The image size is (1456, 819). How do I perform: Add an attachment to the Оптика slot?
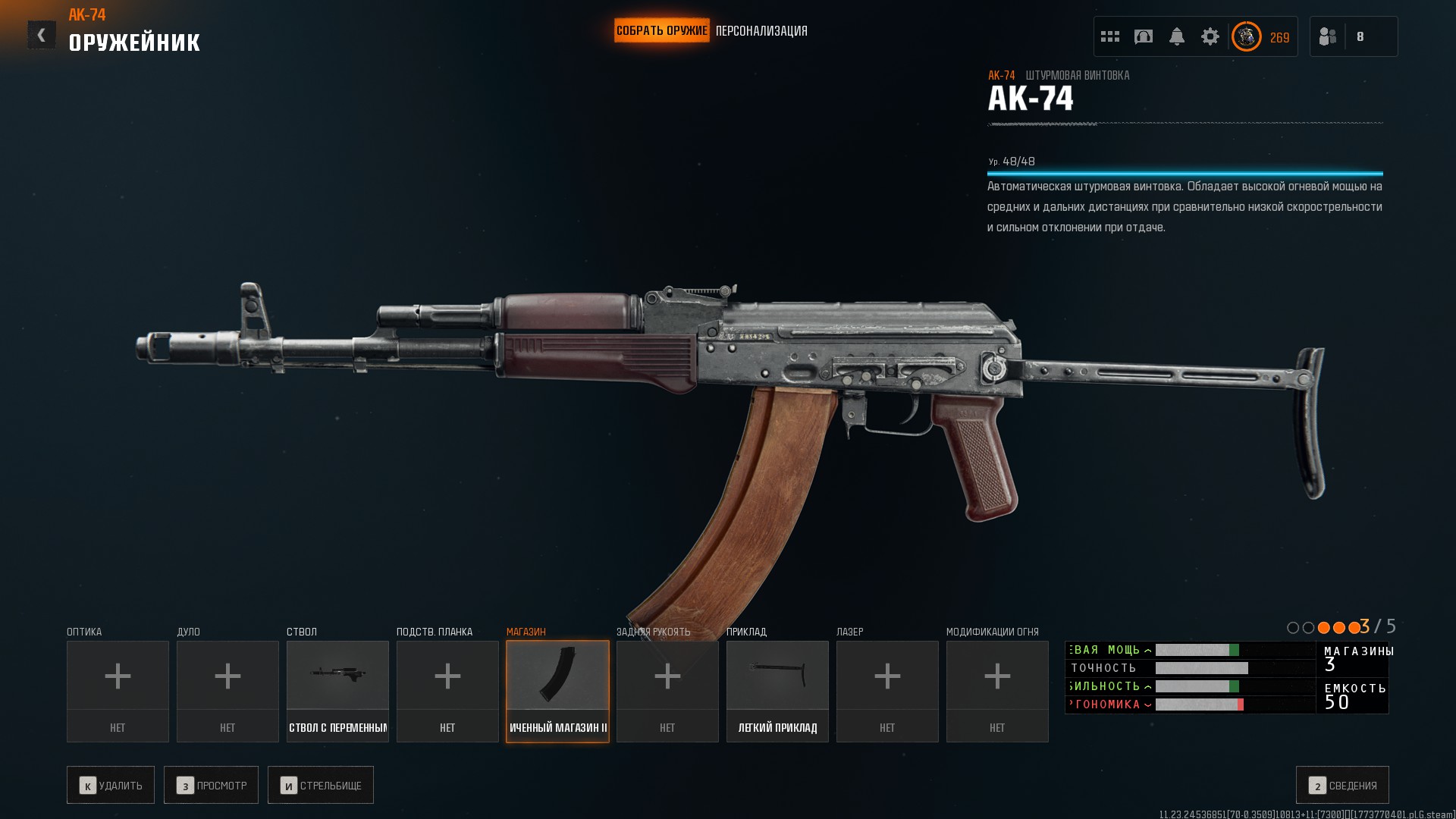pos(118,691)
